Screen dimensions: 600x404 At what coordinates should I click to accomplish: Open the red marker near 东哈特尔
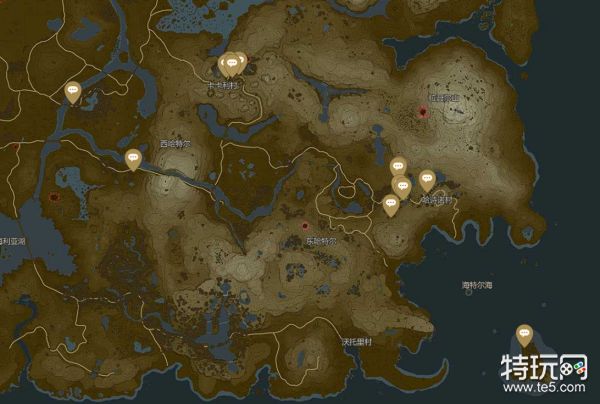(x=306, y=227)
